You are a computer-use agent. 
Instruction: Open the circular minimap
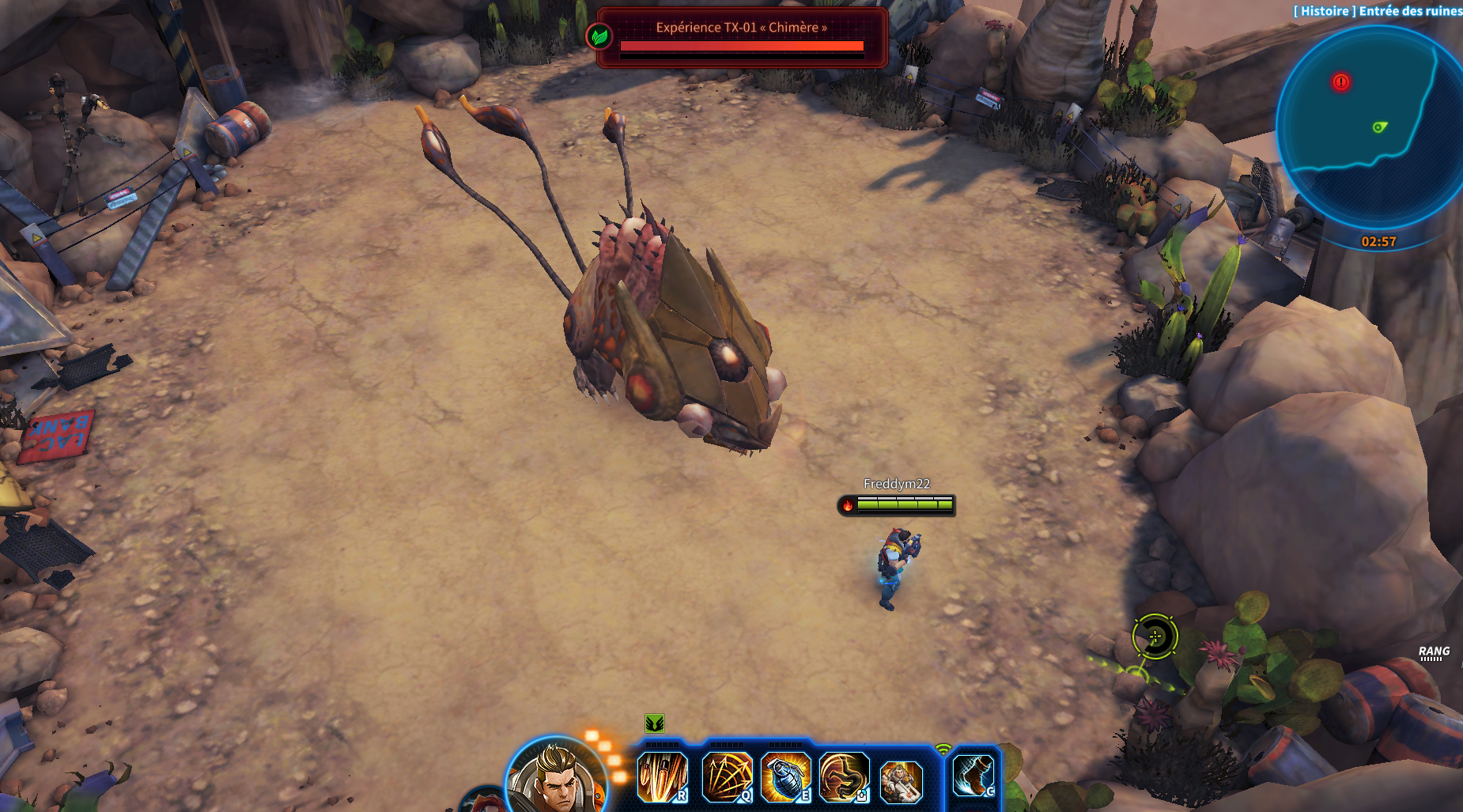[x=1372, y=130]
